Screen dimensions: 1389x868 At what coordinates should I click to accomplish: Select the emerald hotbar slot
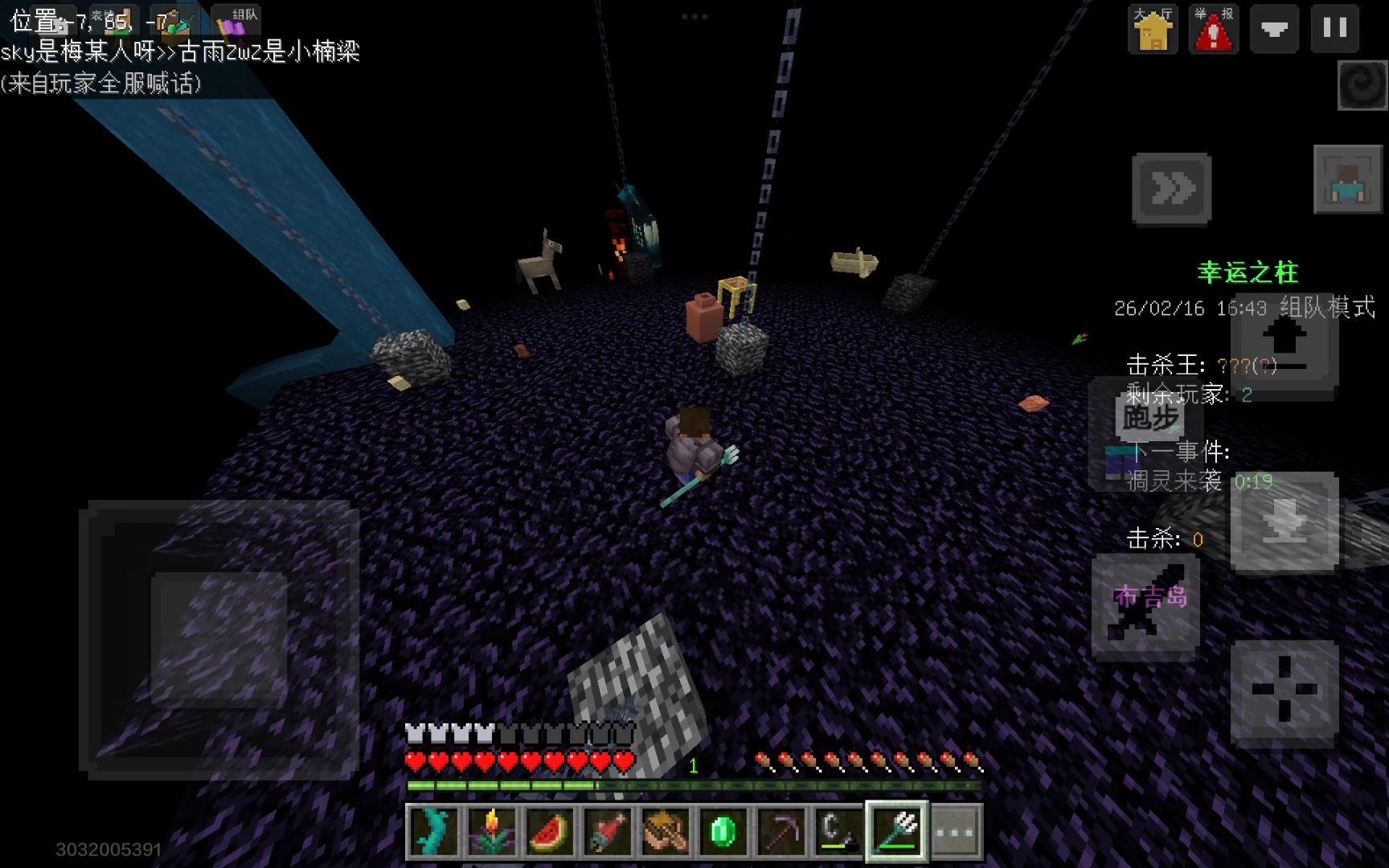723,831
